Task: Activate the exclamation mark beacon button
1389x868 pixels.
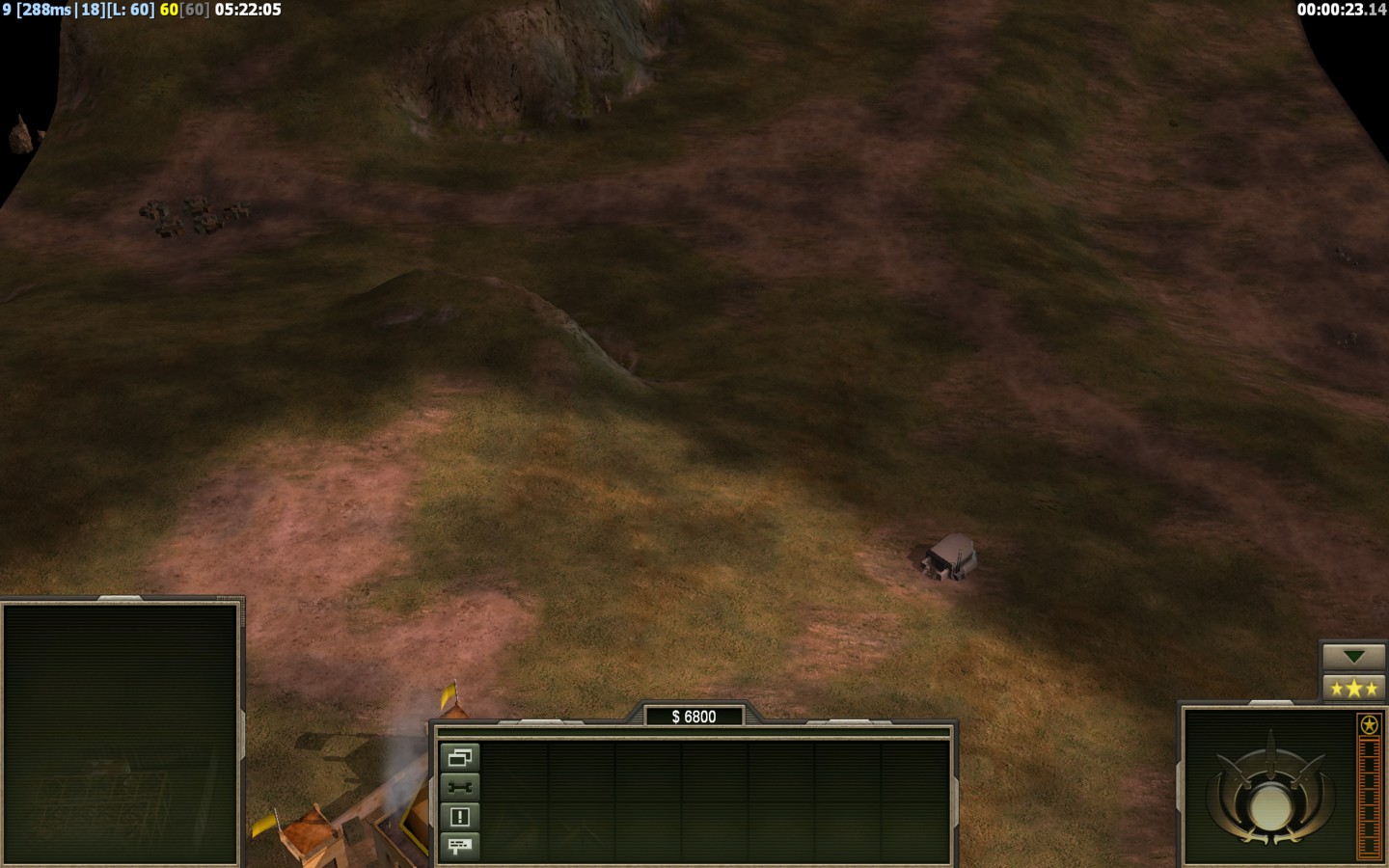Action: 459,817
